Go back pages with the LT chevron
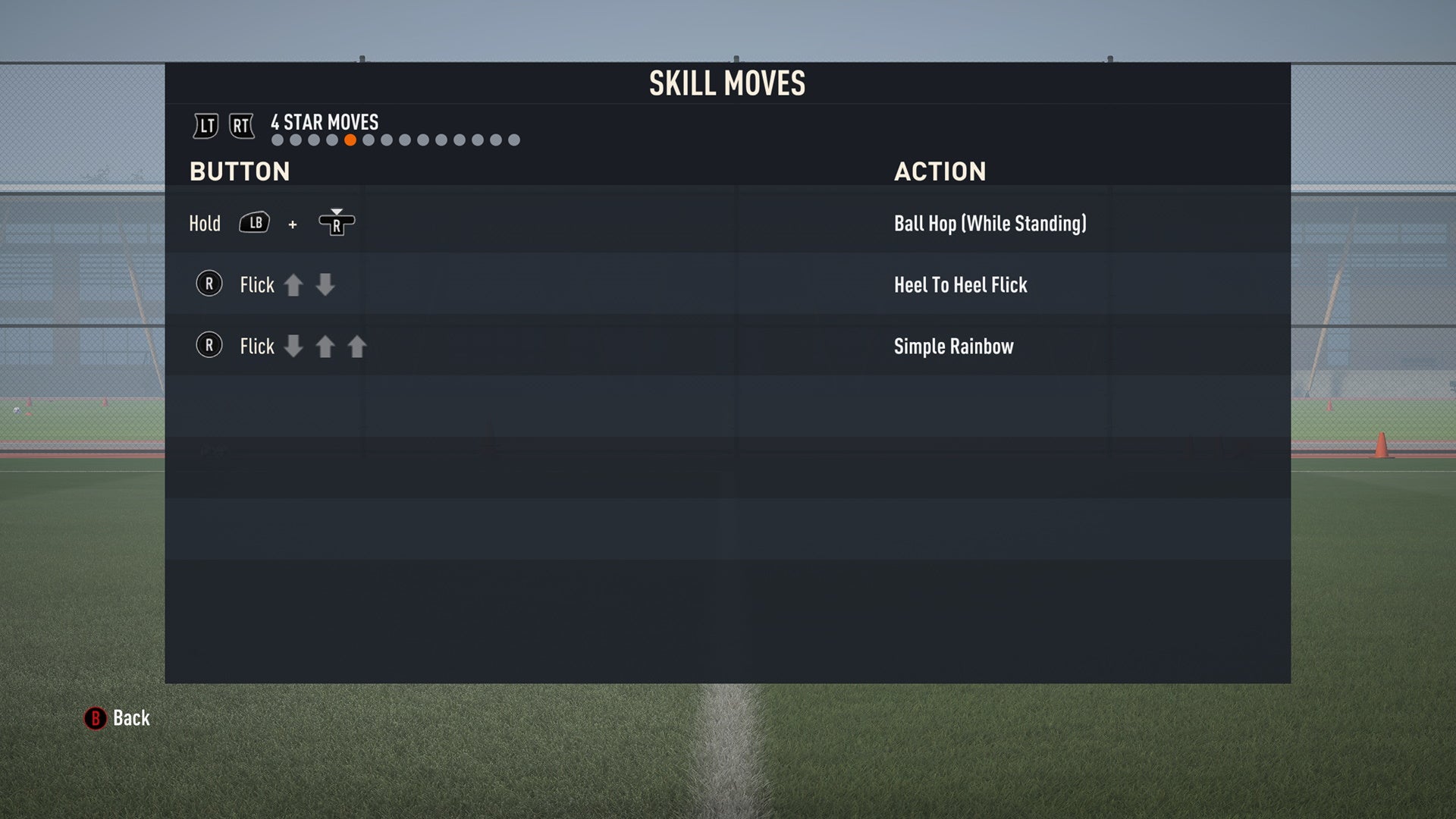This screenshot has height=819, width=1456. 205,126
